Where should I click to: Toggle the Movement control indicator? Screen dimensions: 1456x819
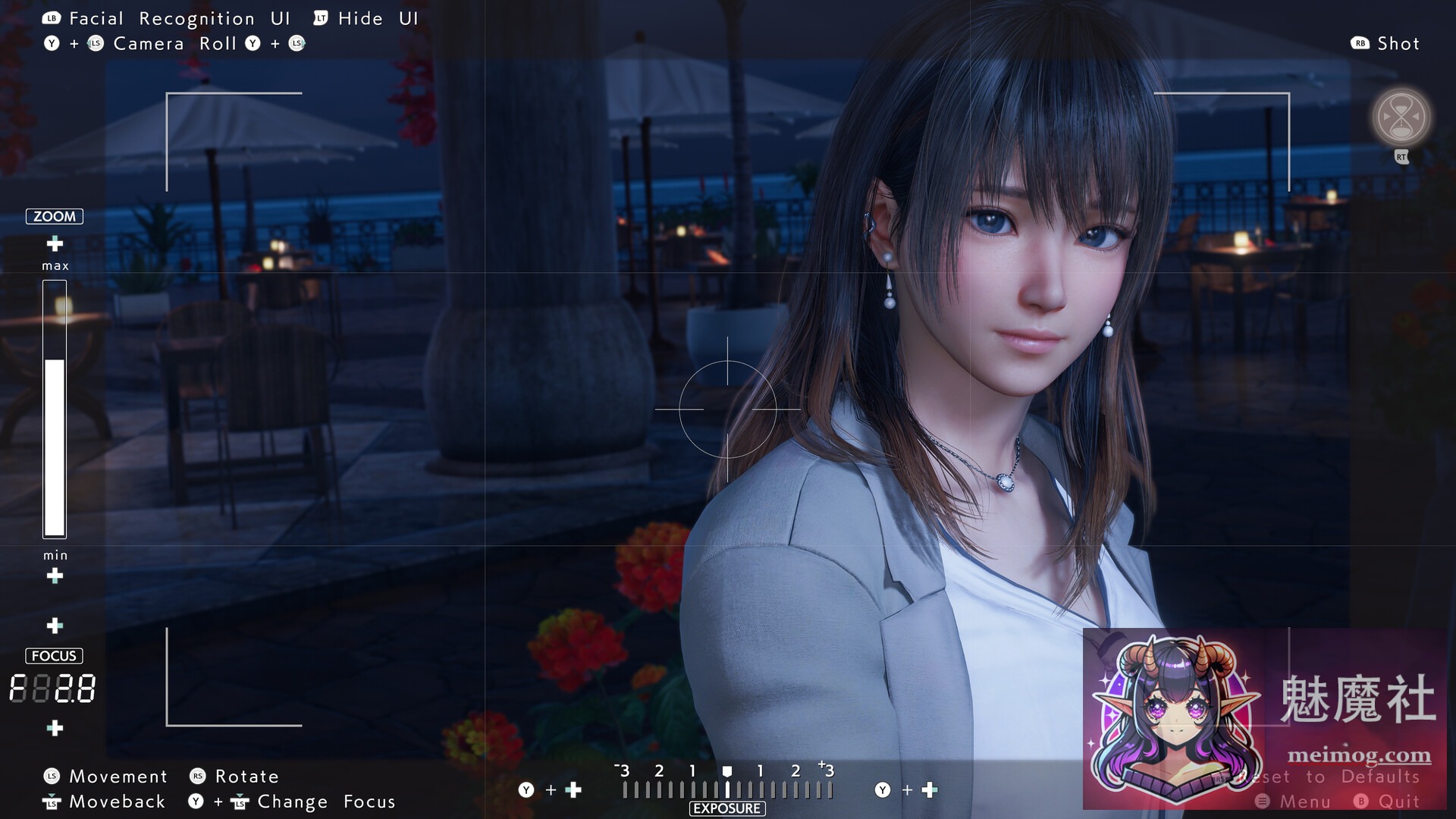click(117, 776)
